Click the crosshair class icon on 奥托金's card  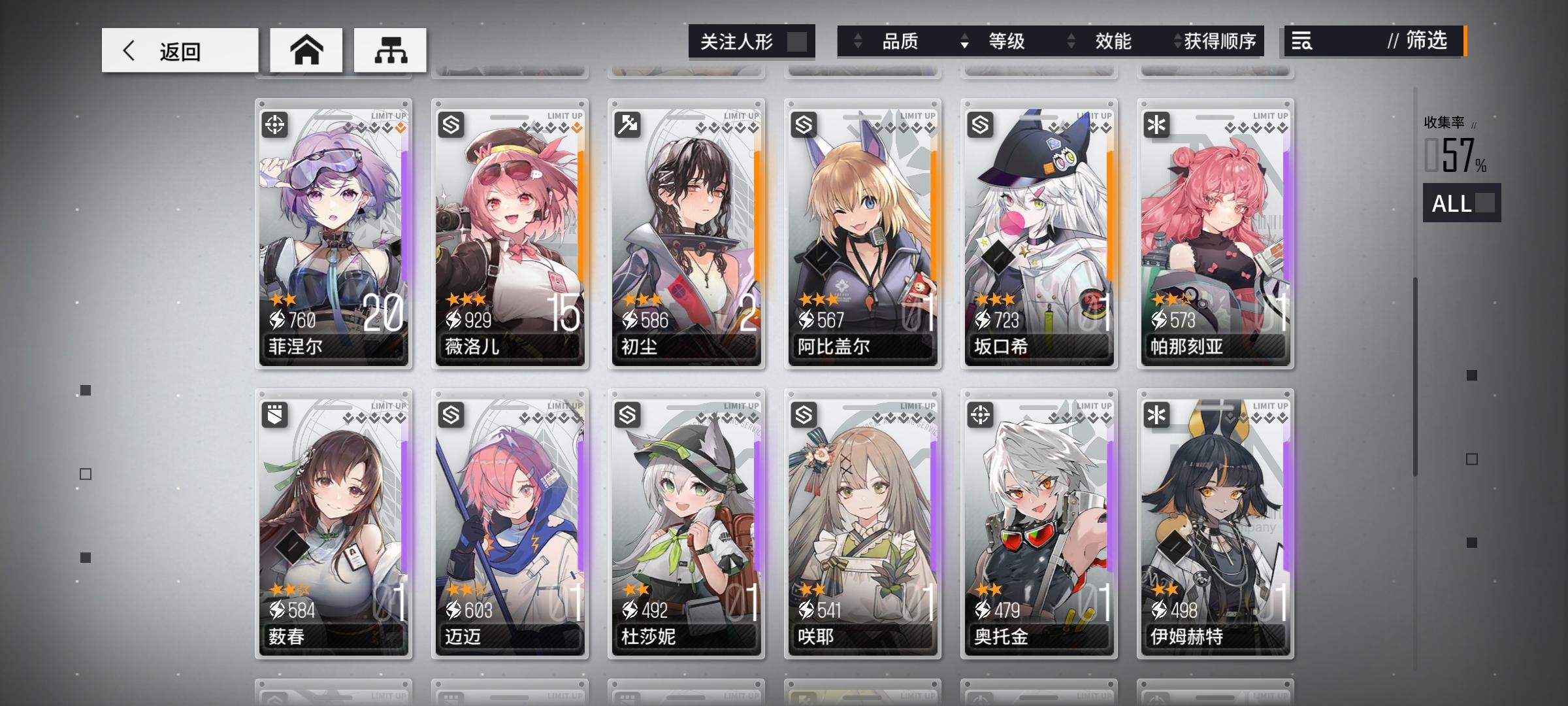point(981,414)
